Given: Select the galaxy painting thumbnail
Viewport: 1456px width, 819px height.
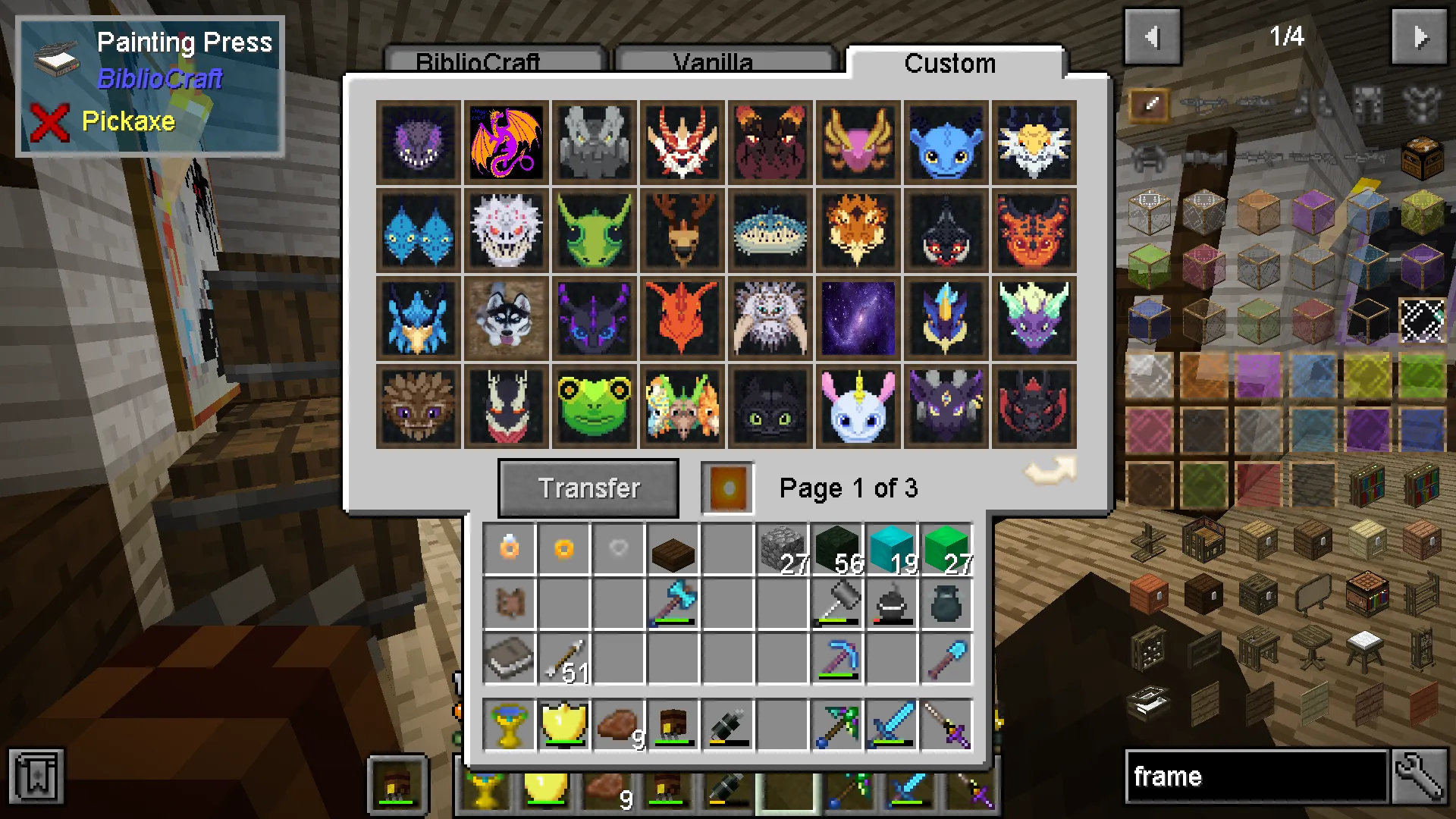Looking at the screenshot, I should pos(857,318).
